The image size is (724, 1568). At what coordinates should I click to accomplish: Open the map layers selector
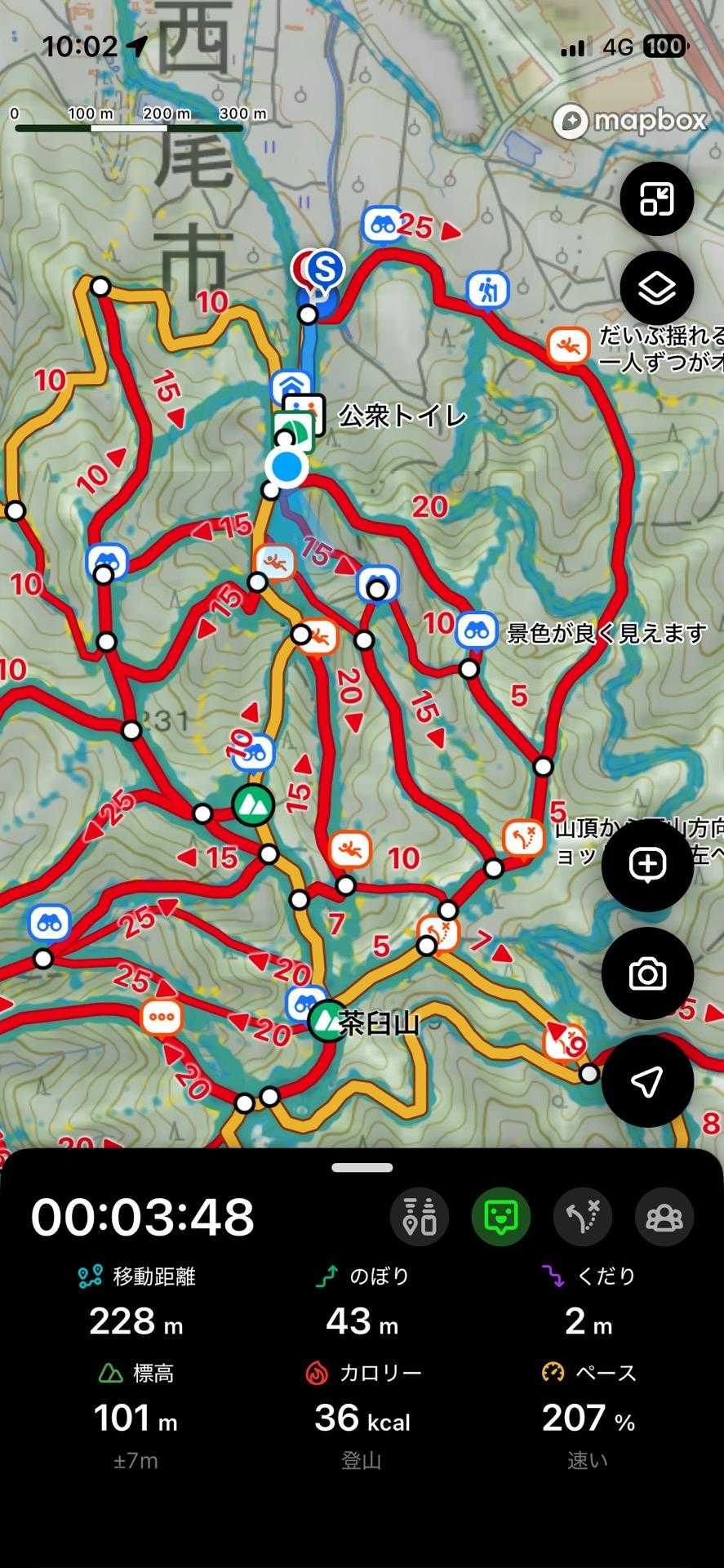(x=656, y=288)
